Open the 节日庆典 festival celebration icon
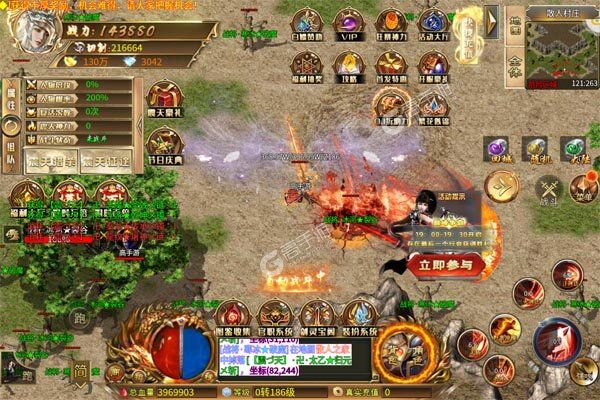The image size is (600, 400). point(163,142)
